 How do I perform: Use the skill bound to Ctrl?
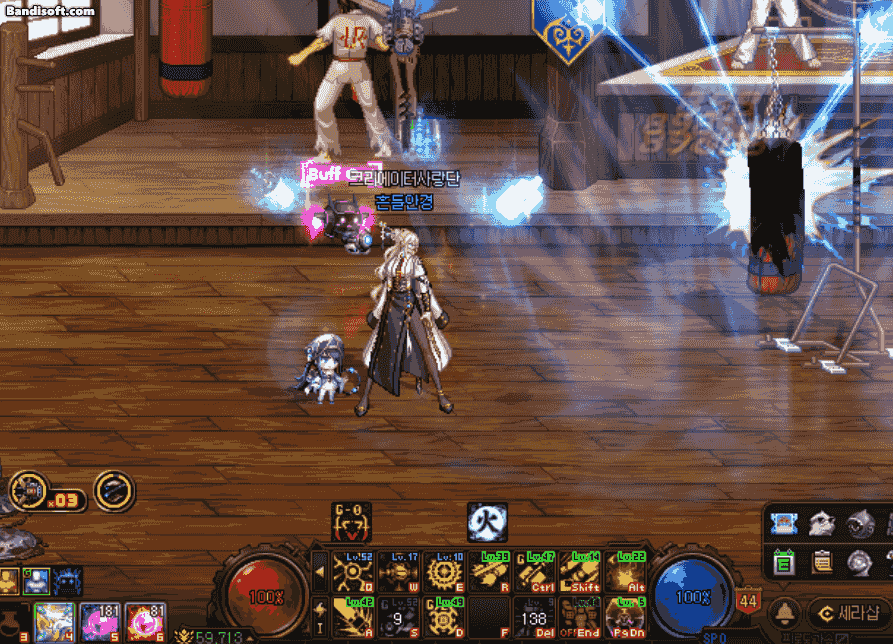[x=536, y=572]
